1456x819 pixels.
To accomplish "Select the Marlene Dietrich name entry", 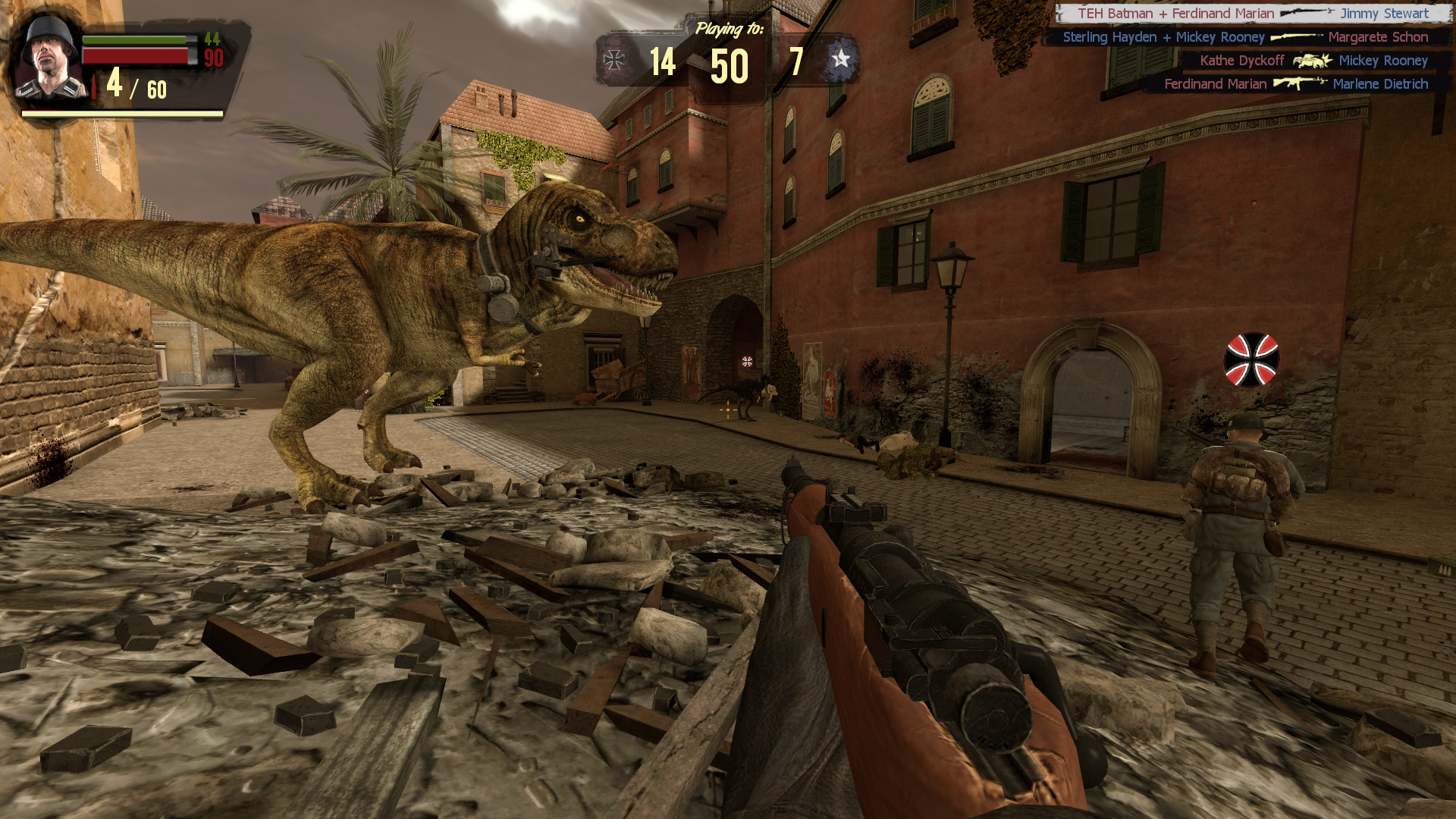I will [x=1380, y=84].
